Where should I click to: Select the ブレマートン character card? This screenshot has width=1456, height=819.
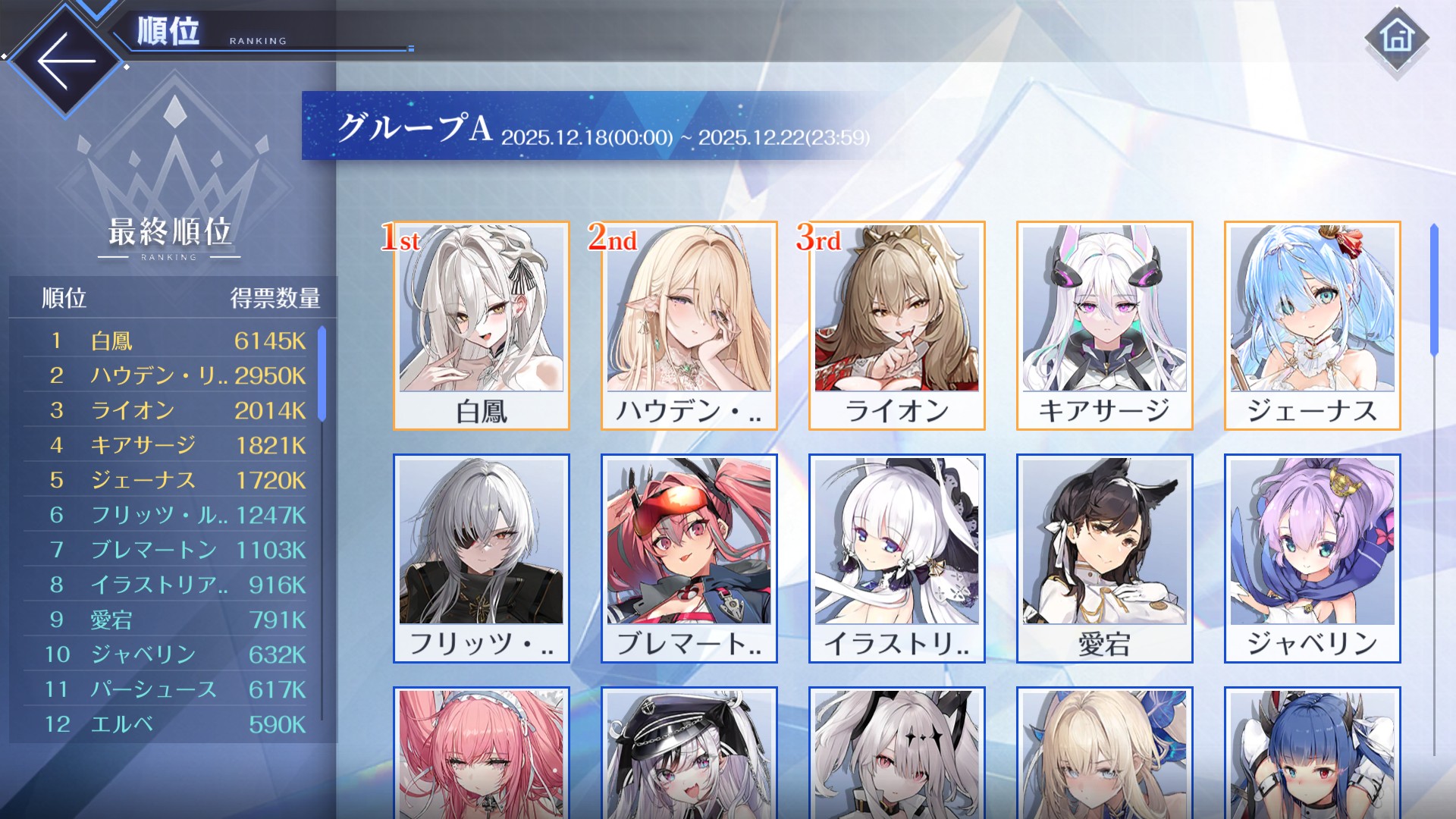[689, 558]
